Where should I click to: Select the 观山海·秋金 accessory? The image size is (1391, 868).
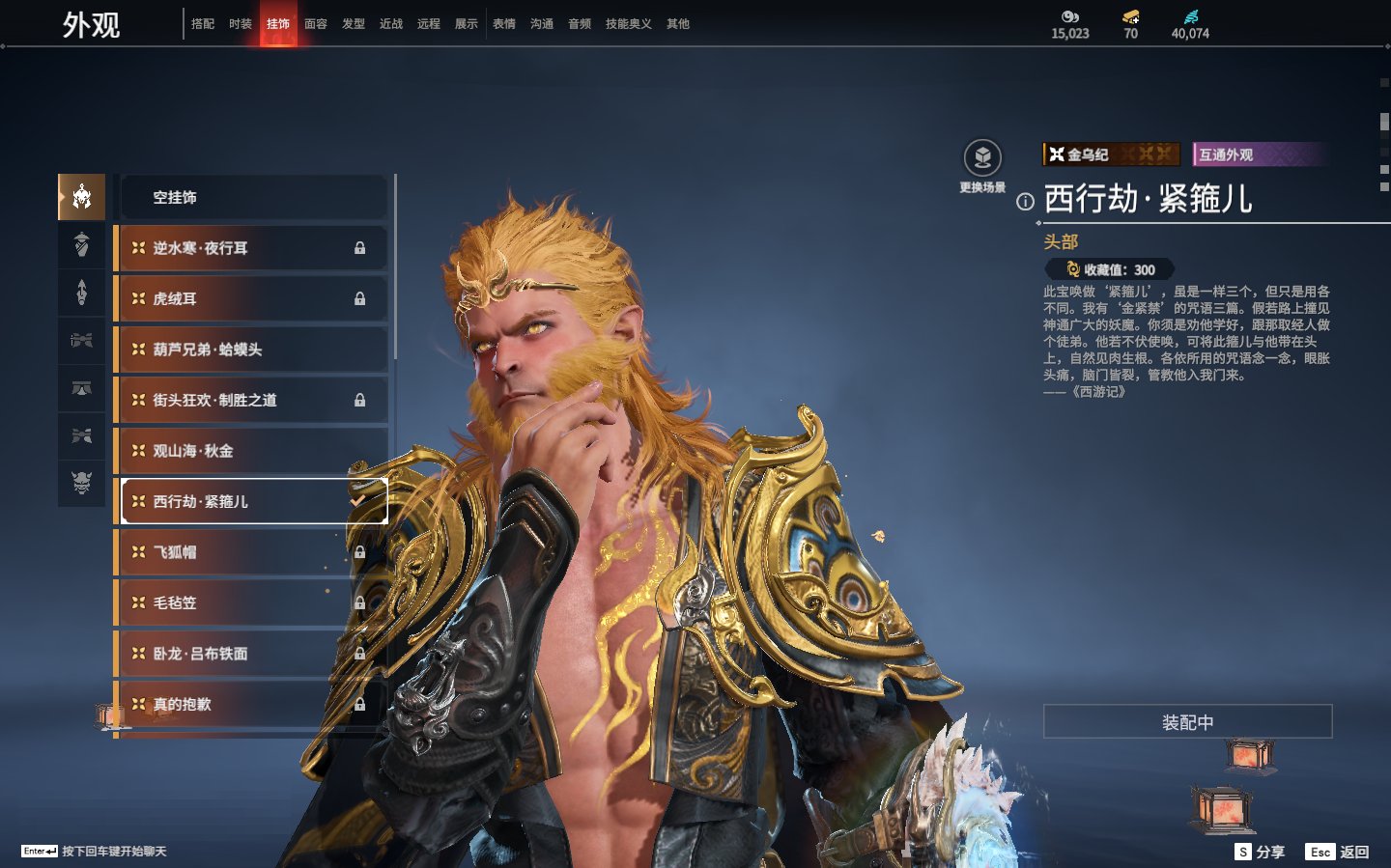[x=253, y=451]
